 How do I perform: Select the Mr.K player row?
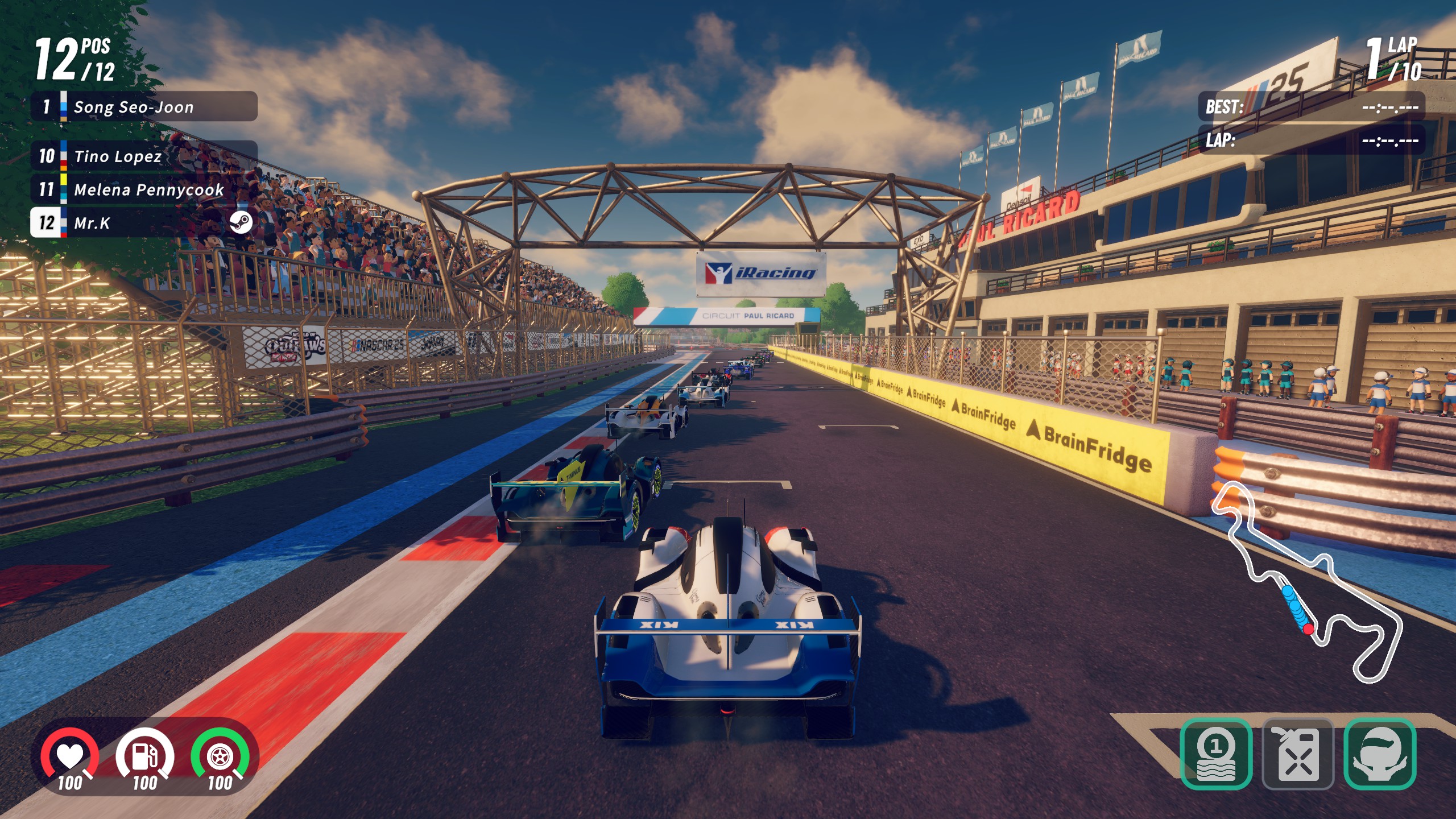tap(144, 222)
